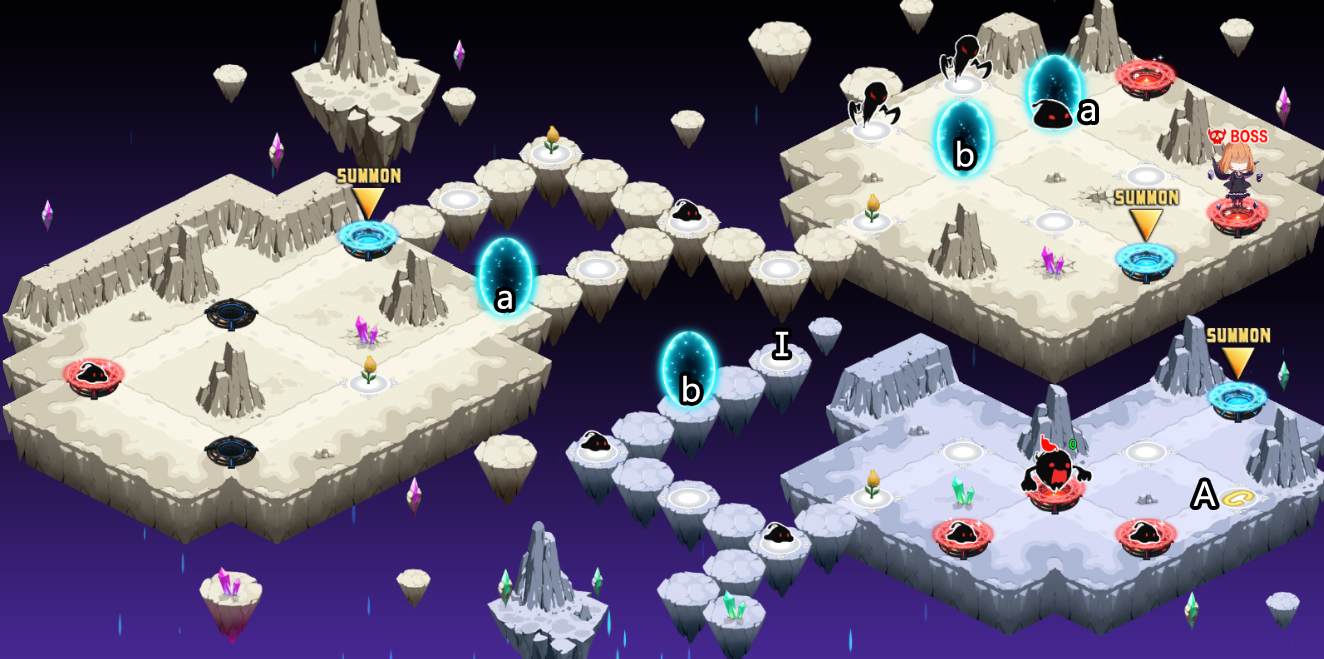
Task: Select the SUMMON tile on the icy blue island
Action: click(1237, 397)
